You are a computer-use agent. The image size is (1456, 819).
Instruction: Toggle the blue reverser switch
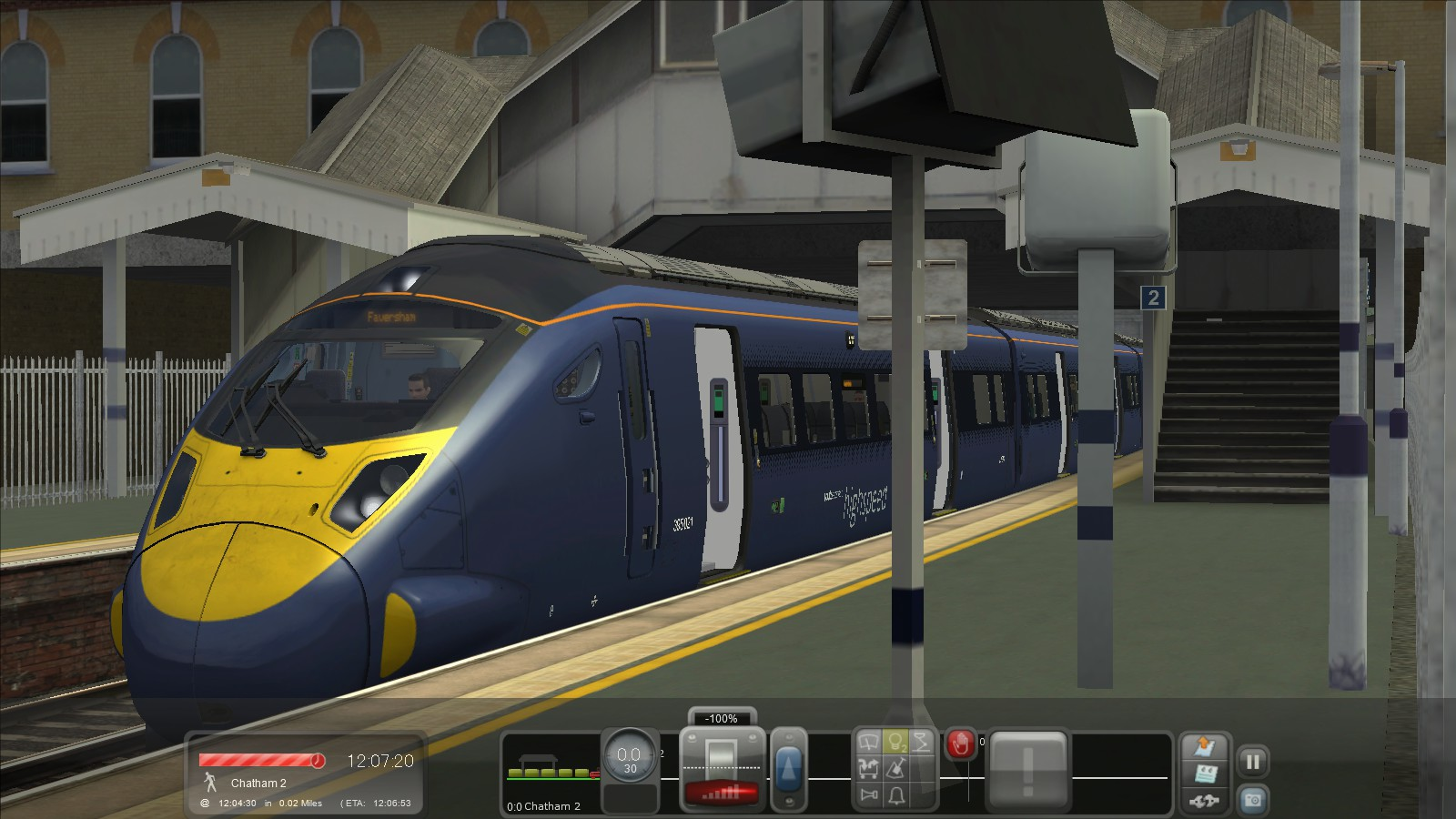point(788,769)
